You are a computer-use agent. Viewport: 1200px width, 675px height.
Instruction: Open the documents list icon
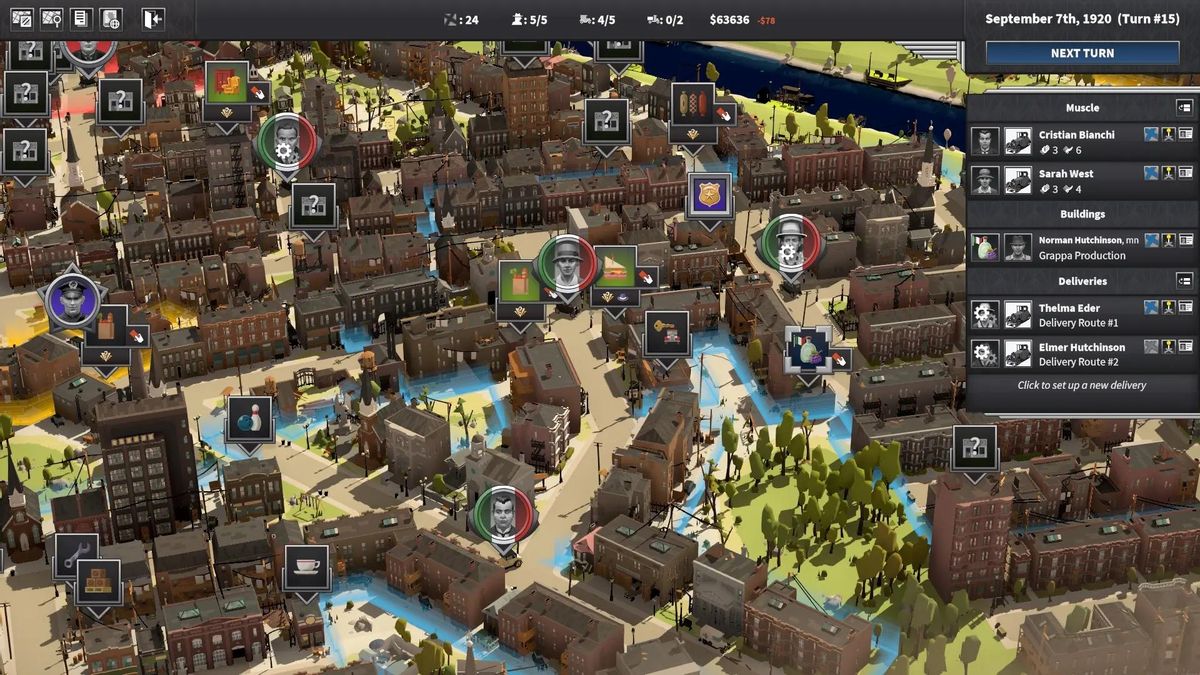[81, 19]
